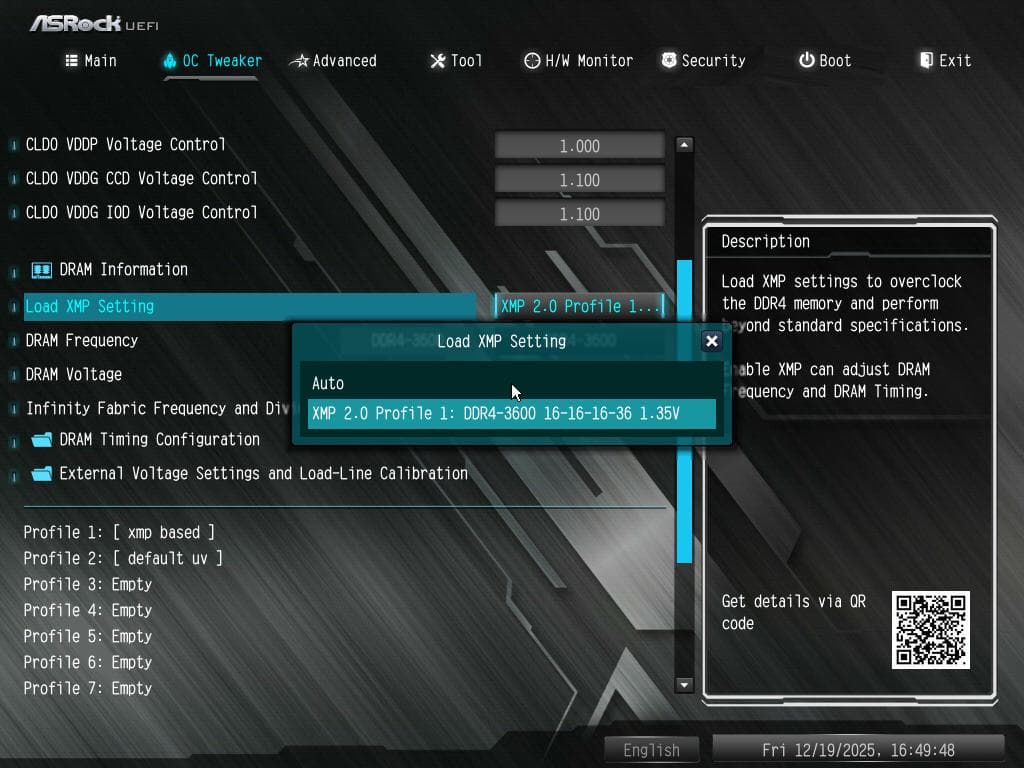This screenshot has width=1024, height=768.
Task: Switch to the Main tab
Action: [91, 61]
